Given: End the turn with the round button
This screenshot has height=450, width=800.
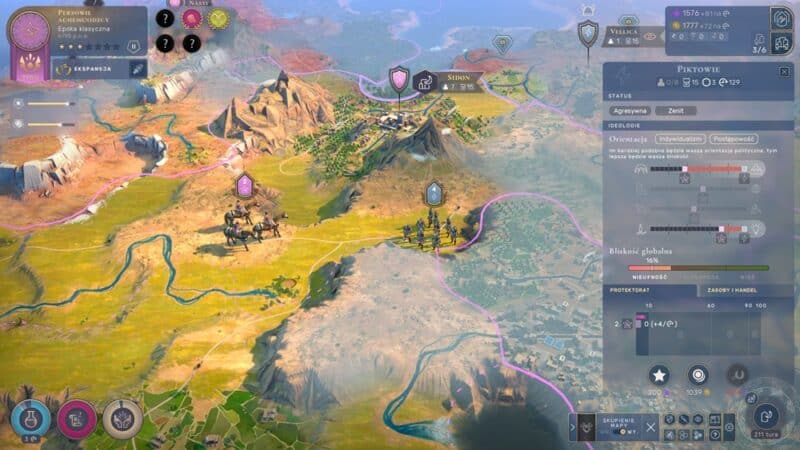Looking at the screenshot, I should pos(768,415).
